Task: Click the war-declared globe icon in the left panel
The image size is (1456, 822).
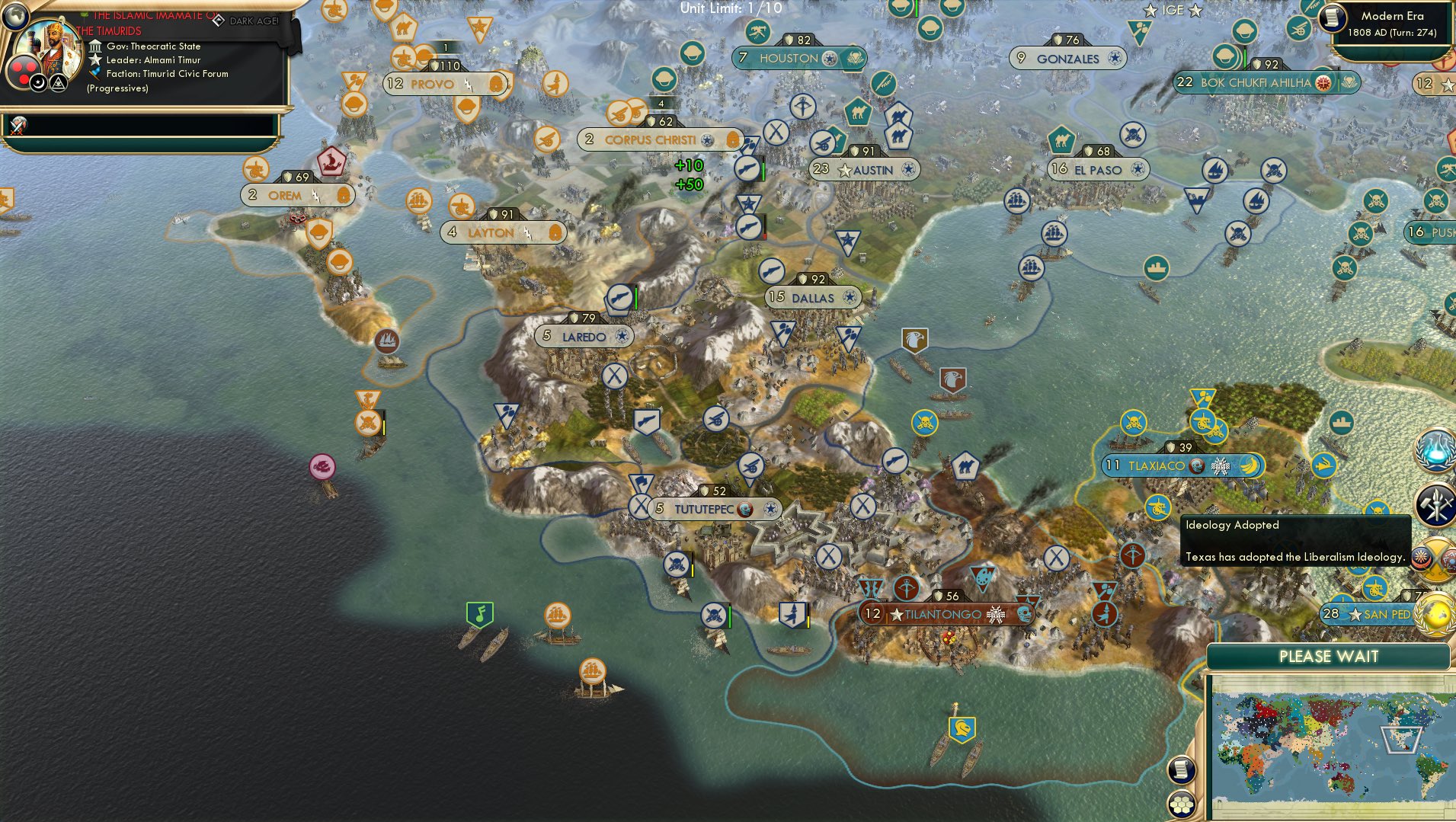Action: click(x=20, y=124)
